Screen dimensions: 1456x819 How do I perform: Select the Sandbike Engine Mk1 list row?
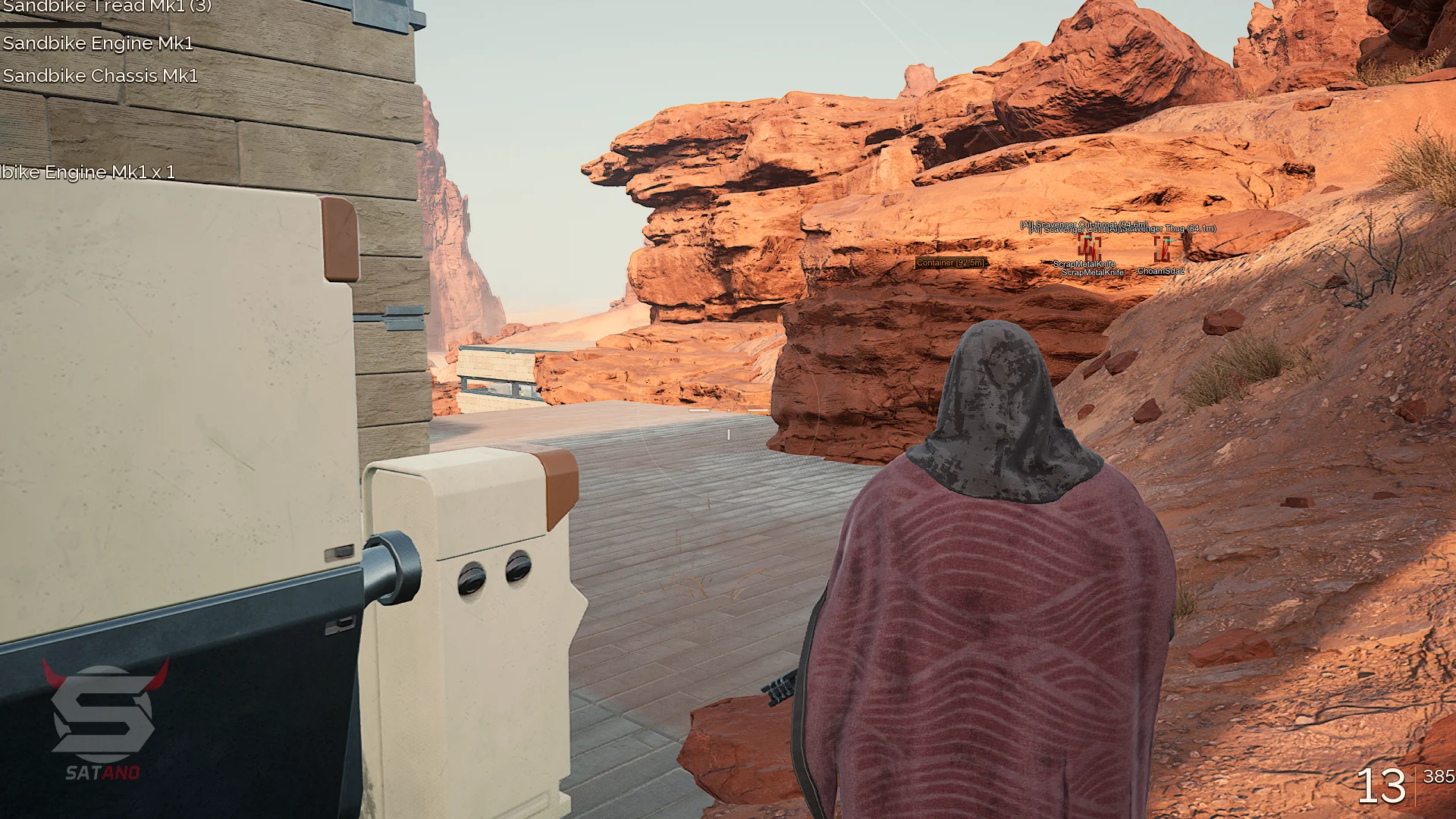pyautogui.click(x=98, y=43)
